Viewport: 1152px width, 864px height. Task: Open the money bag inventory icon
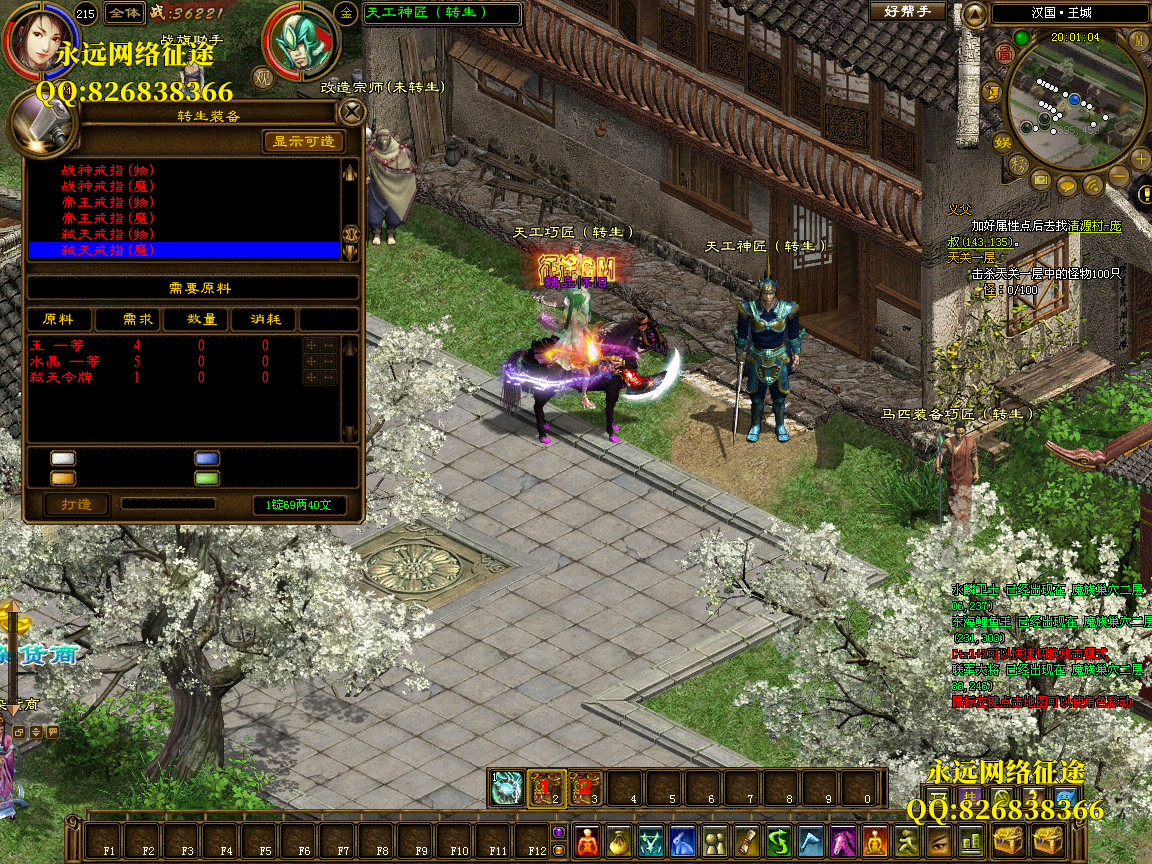coord(620,841)
